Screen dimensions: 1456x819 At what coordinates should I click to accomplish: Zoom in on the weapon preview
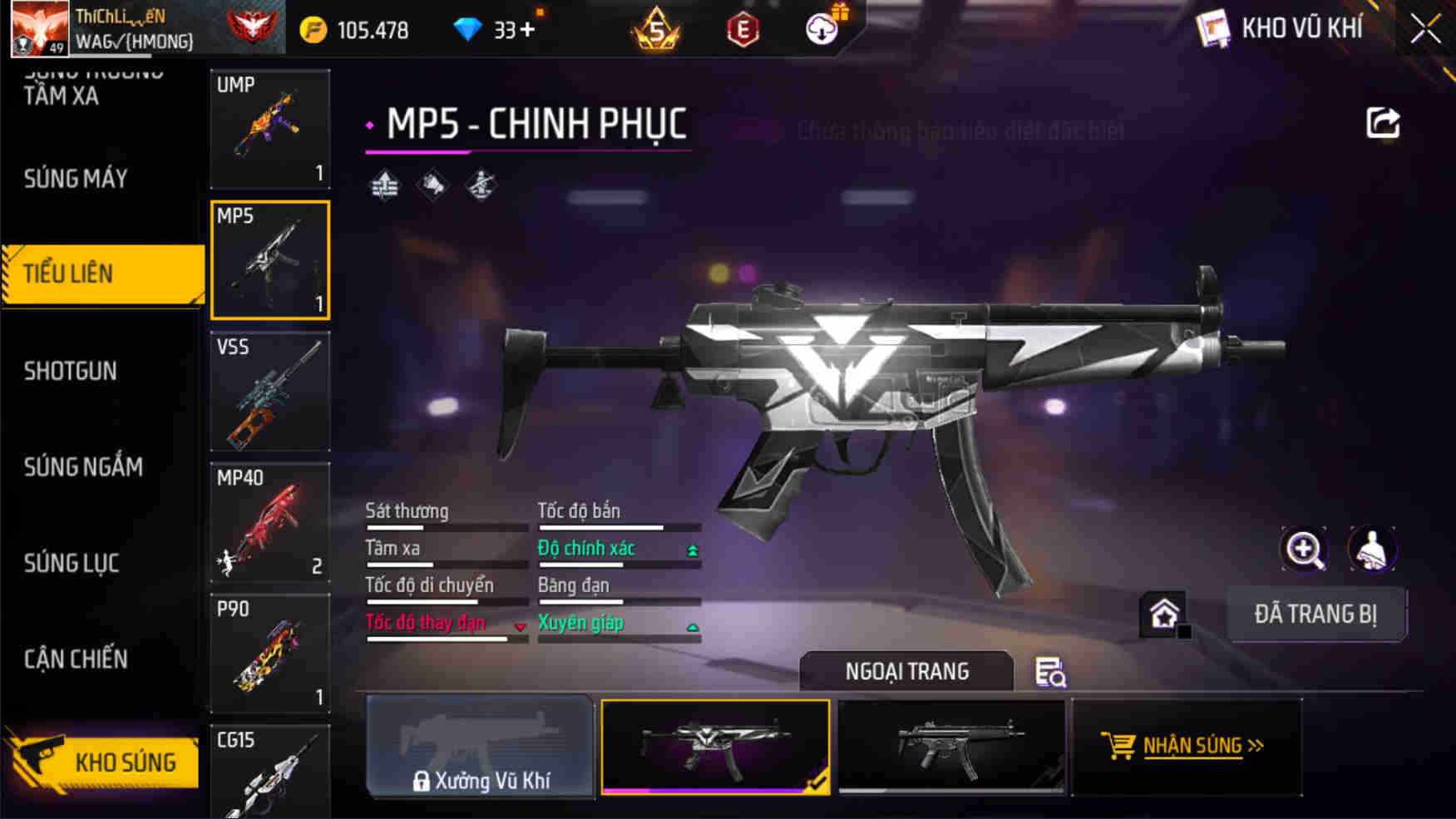click(x=1304, y=549)
